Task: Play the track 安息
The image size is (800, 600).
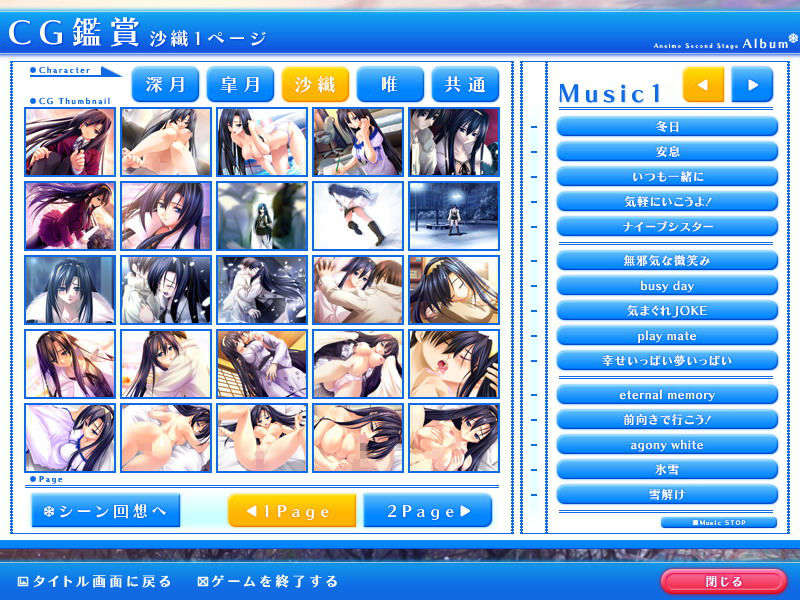Action: 667,152
